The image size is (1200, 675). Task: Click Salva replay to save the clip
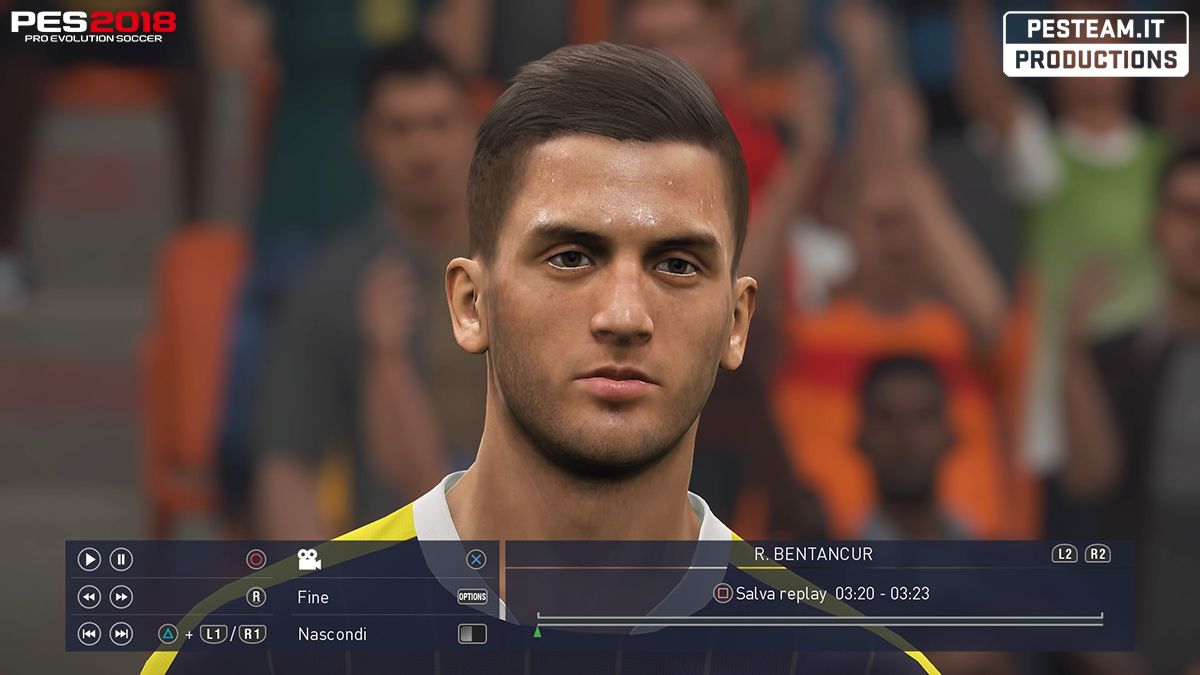(780, 594)
